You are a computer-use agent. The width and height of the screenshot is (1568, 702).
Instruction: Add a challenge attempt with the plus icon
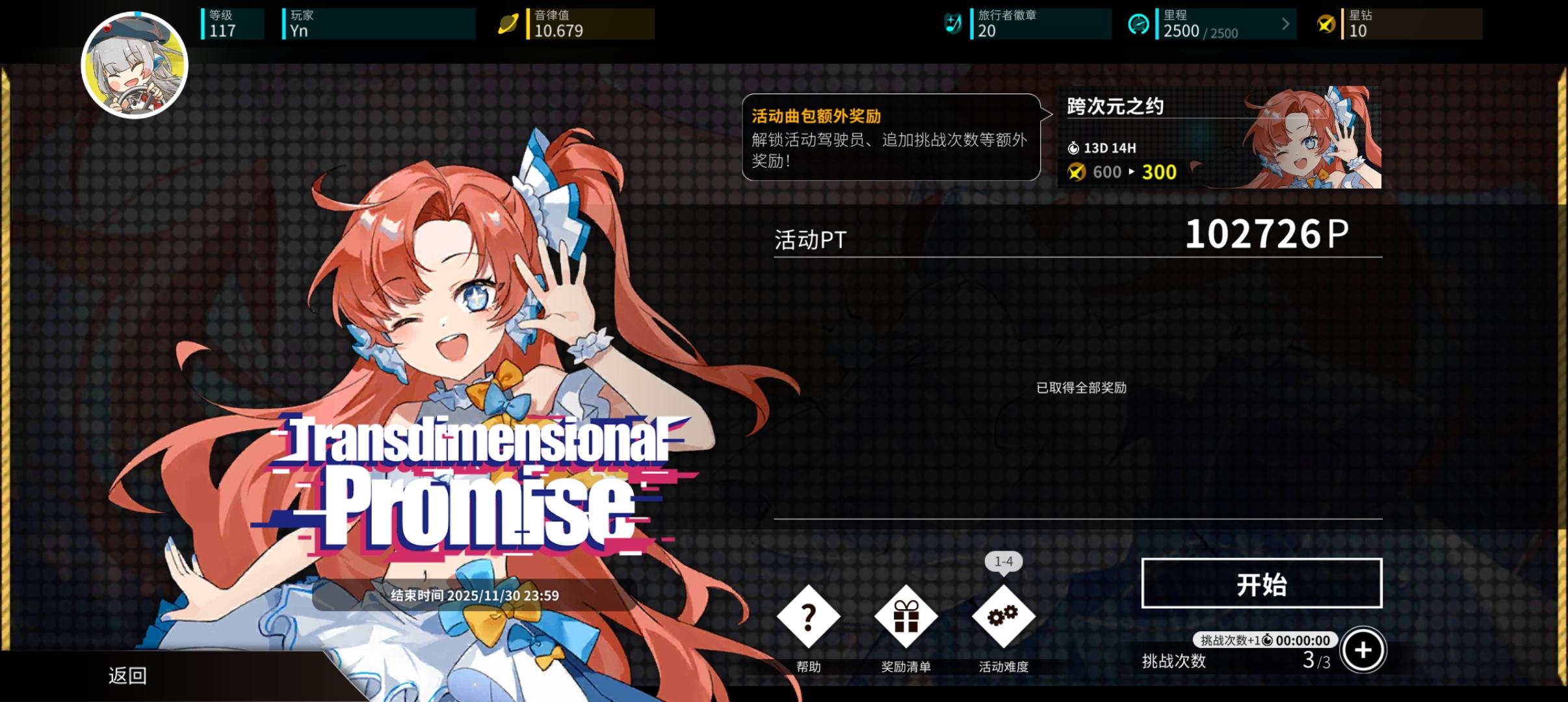tap(1363, 649)
